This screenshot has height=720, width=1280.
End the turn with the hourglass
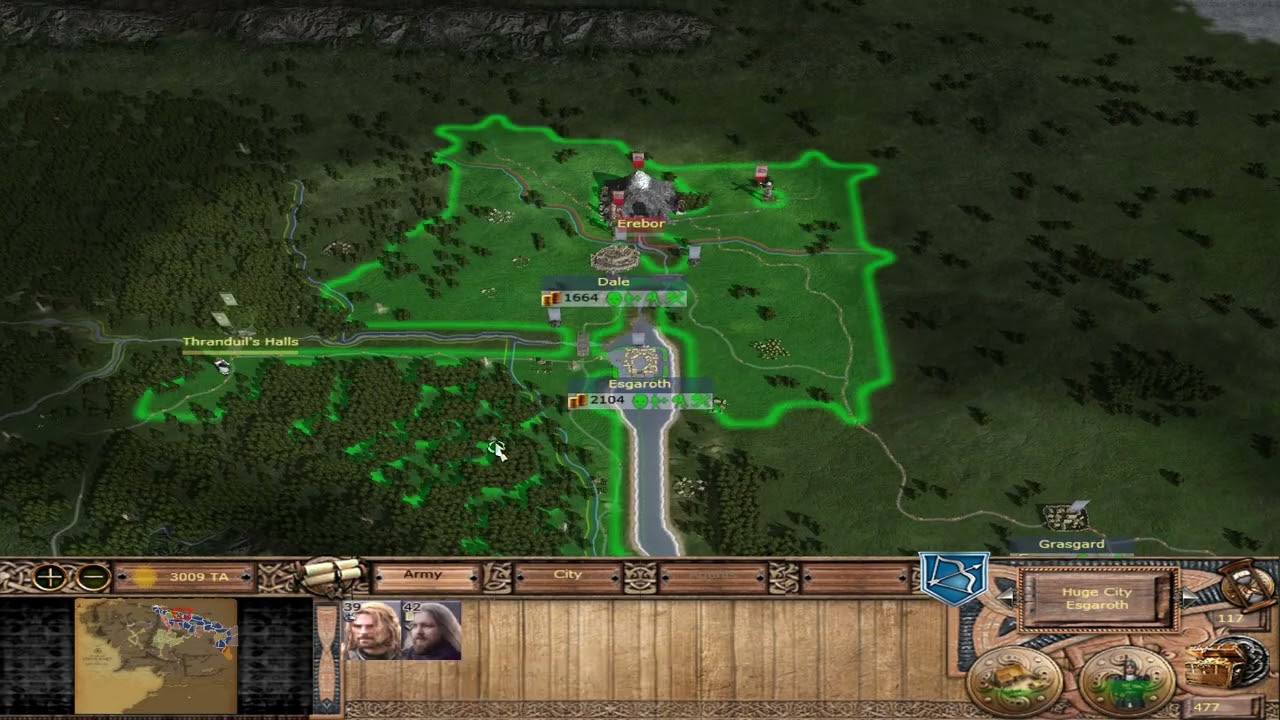[x=1248, y=586]
